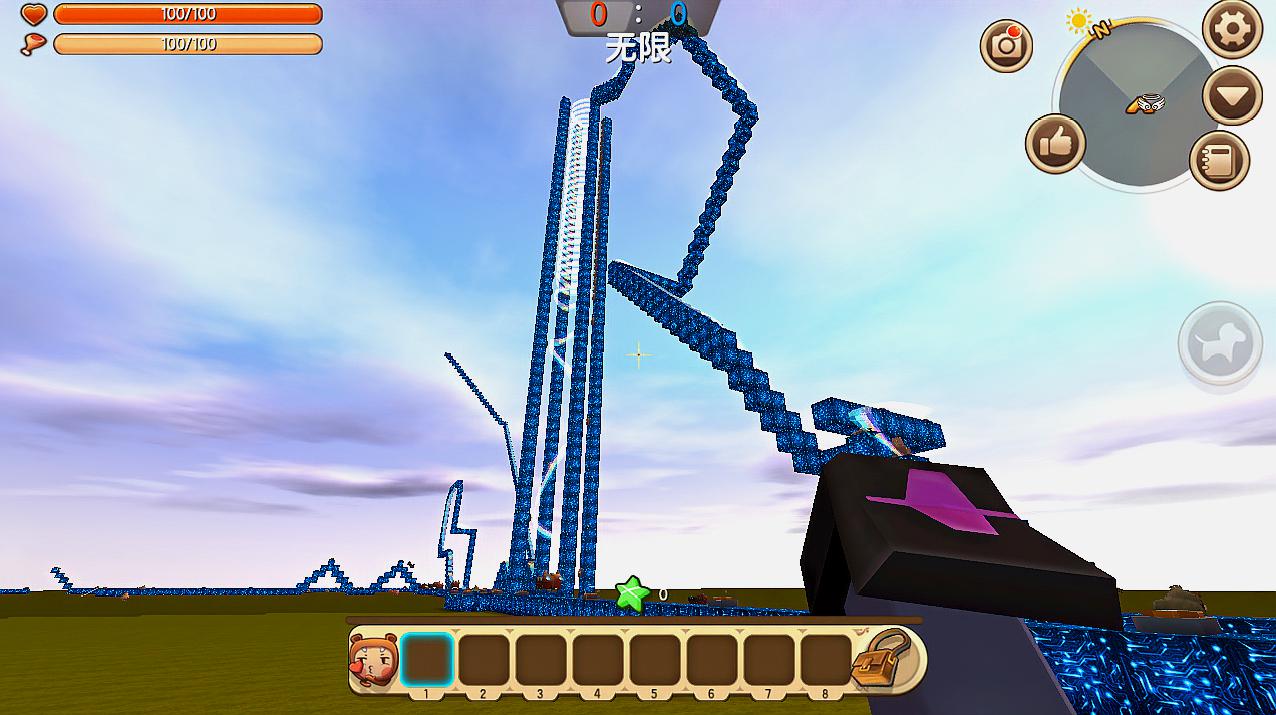Screen dimensions: 1276x715
Task: Open the gear settings menu
Action: [1231, 29]
